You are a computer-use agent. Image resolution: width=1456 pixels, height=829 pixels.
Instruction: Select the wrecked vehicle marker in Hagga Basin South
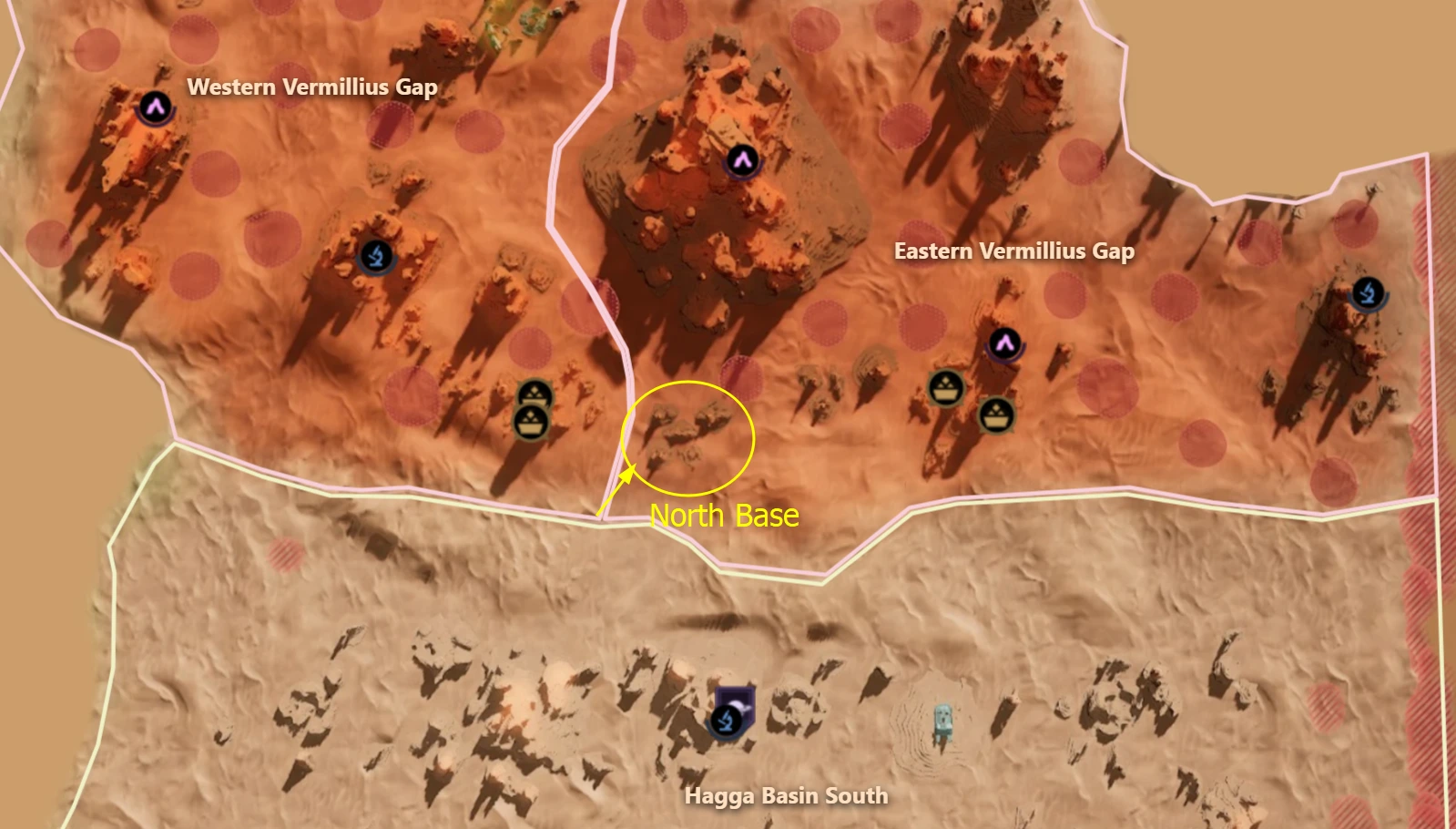click(x=944, y=720)
